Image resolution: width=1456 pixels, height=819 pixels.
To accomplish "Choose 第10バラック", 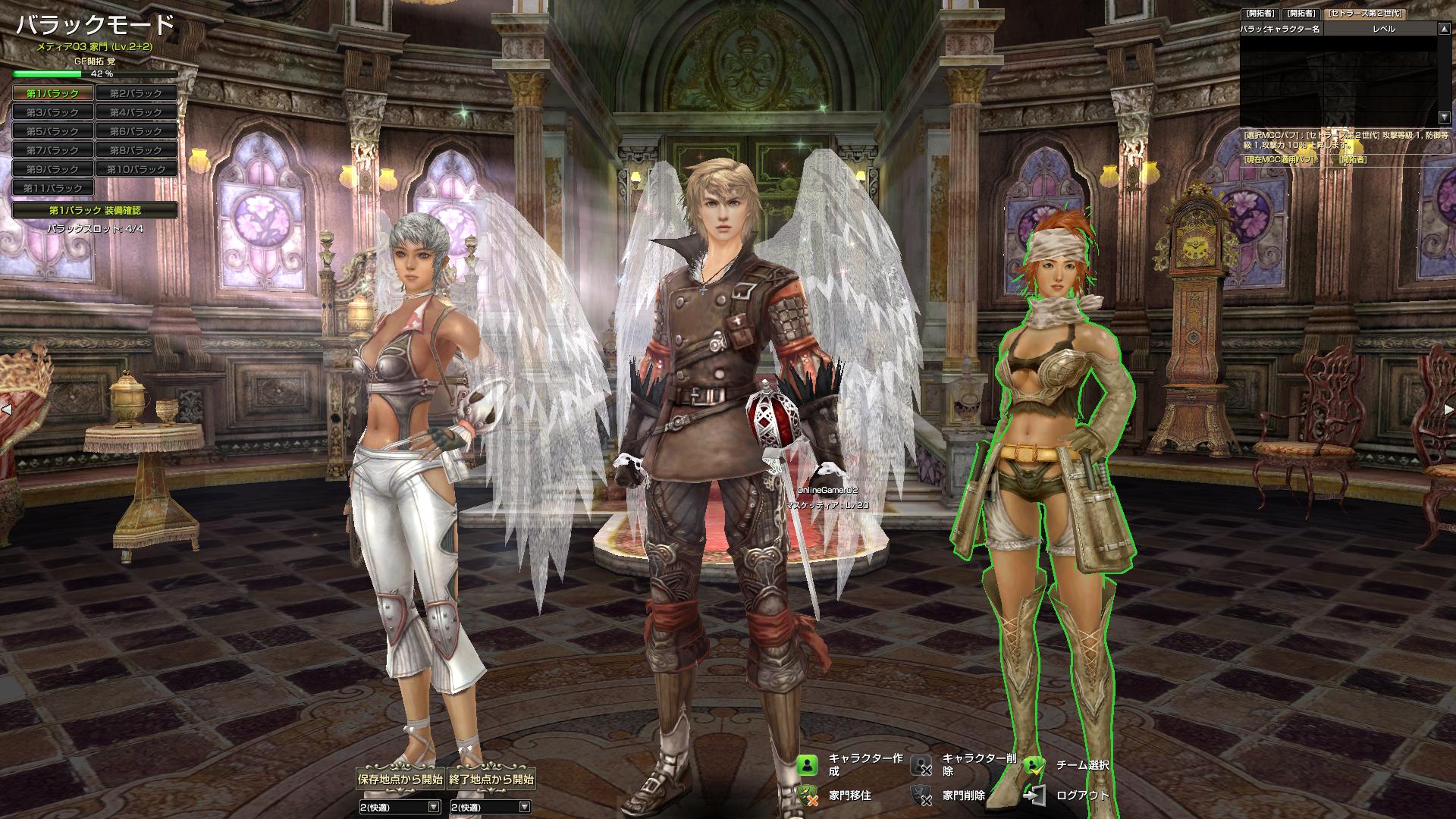I will point(136,169).
